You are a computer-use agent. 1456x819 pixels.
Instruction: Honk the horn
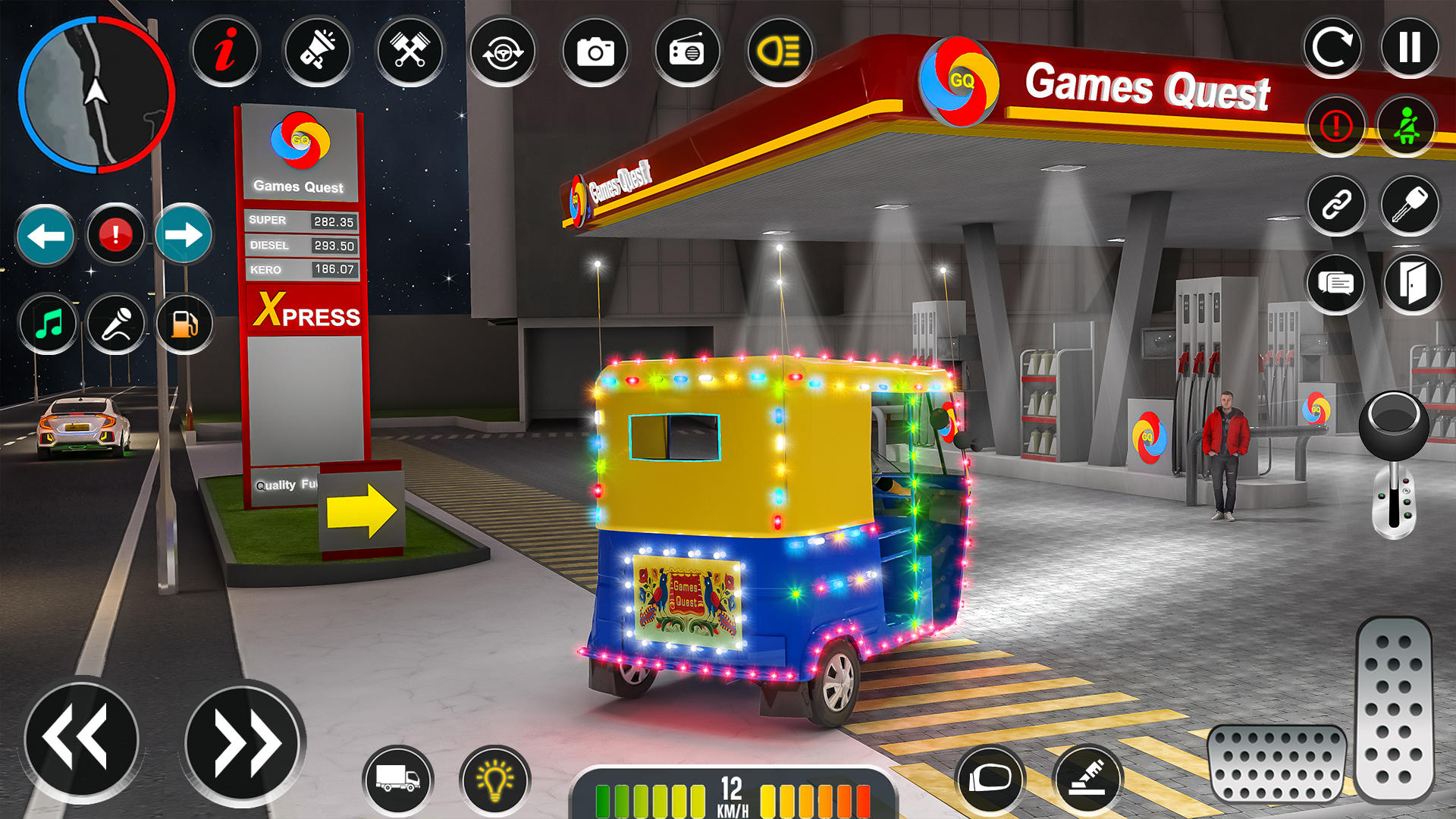tap(318, 51)
